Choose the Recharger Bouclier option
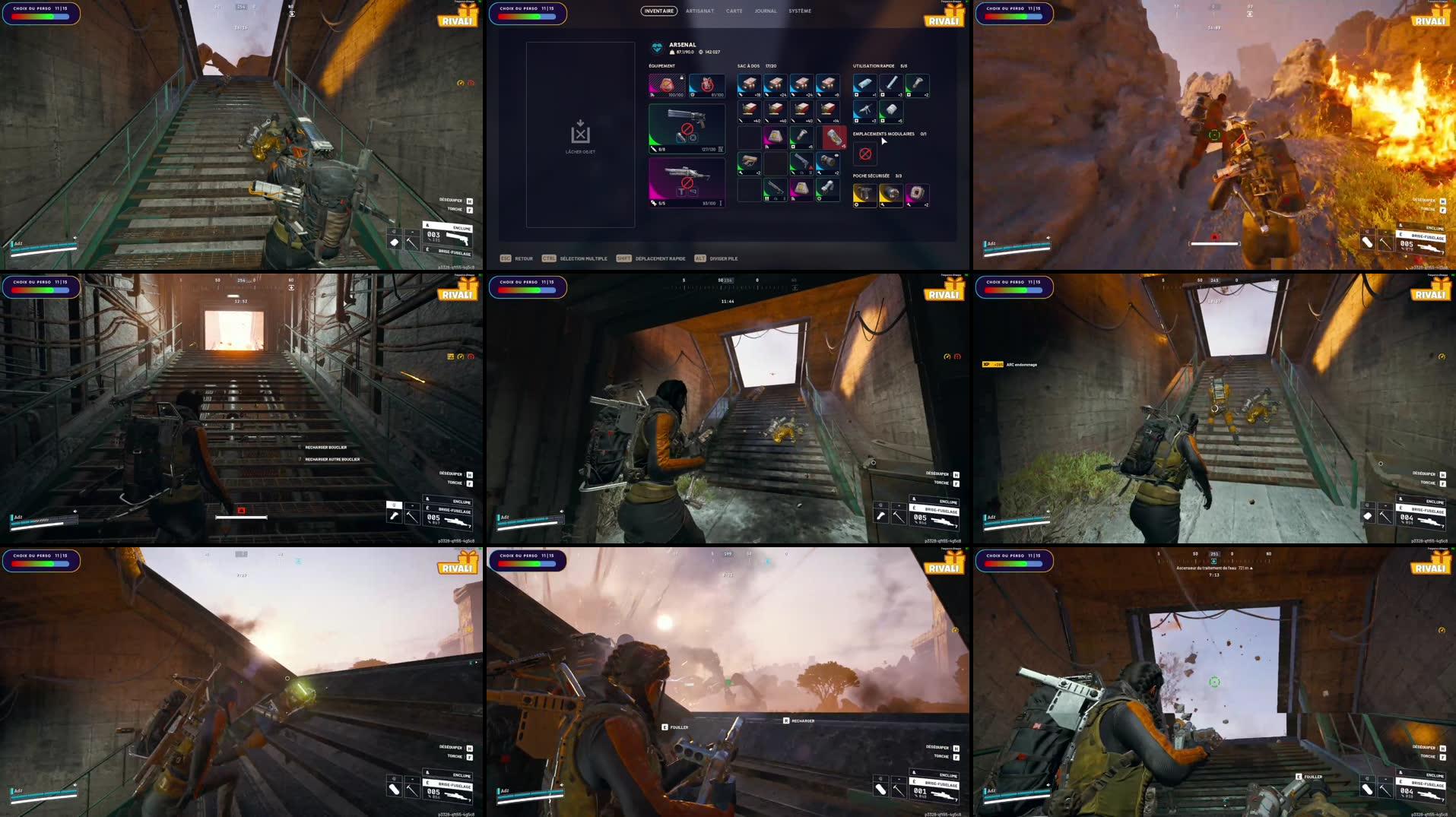The image size is (1456, 817). pos(325,447)
